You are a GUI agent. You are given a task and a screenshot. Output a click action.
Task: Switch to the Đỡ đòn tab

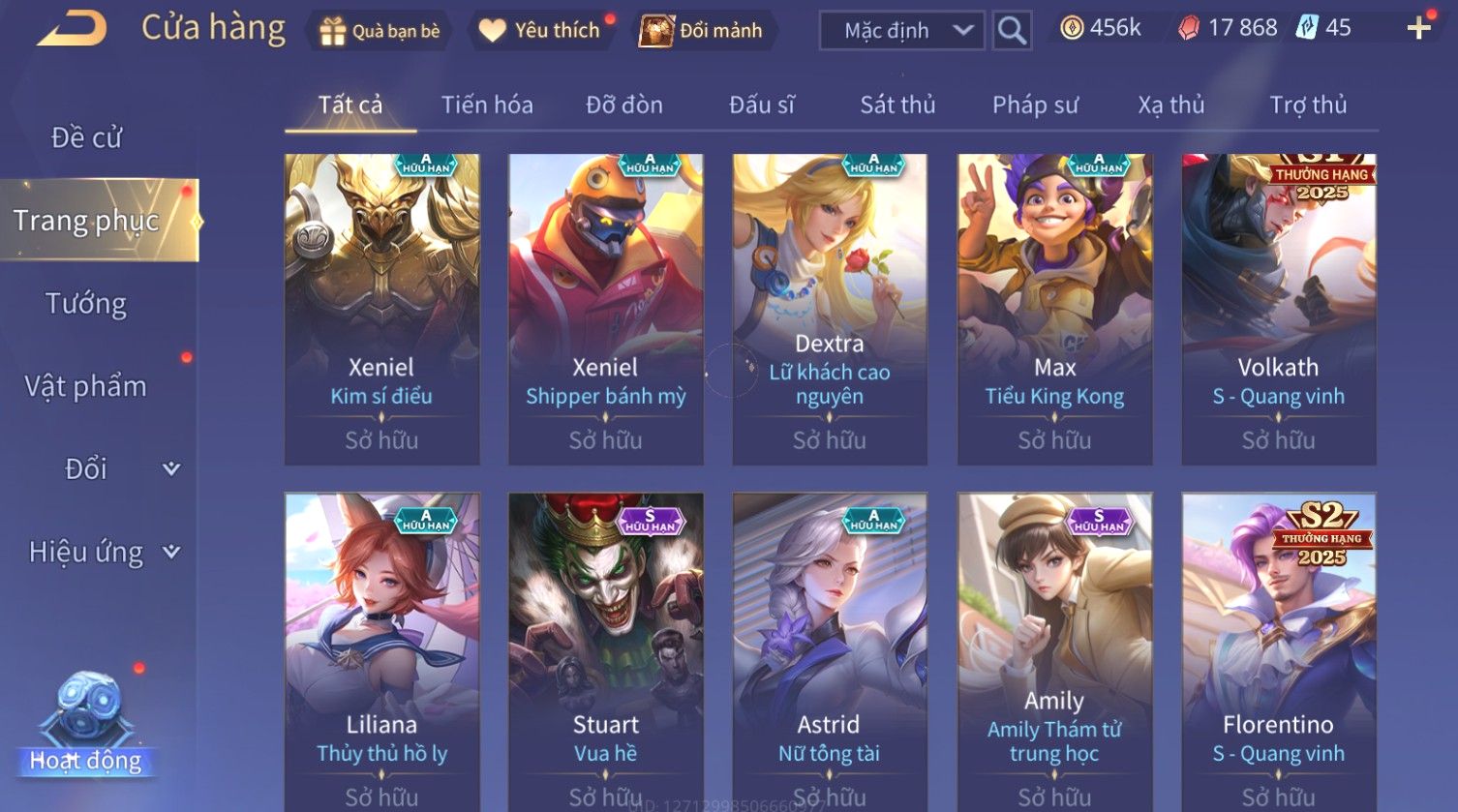tap(624, 105)
